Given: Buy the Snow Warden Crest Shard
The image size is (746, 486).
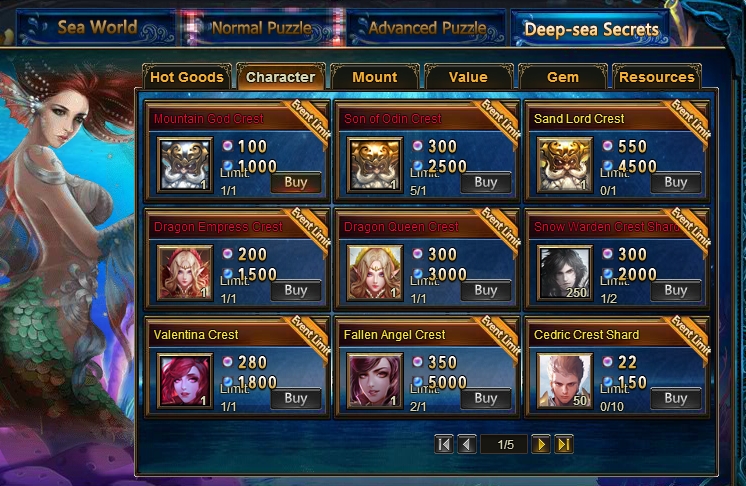Looking at the screenshot, I should coord(676,290).
